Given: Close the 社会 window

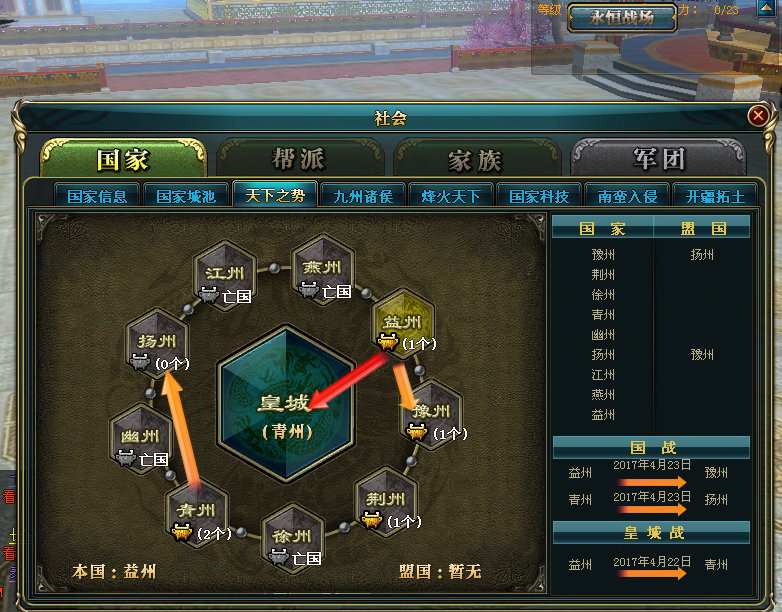Looking at the screenshot, I should (x=757, y=116).
